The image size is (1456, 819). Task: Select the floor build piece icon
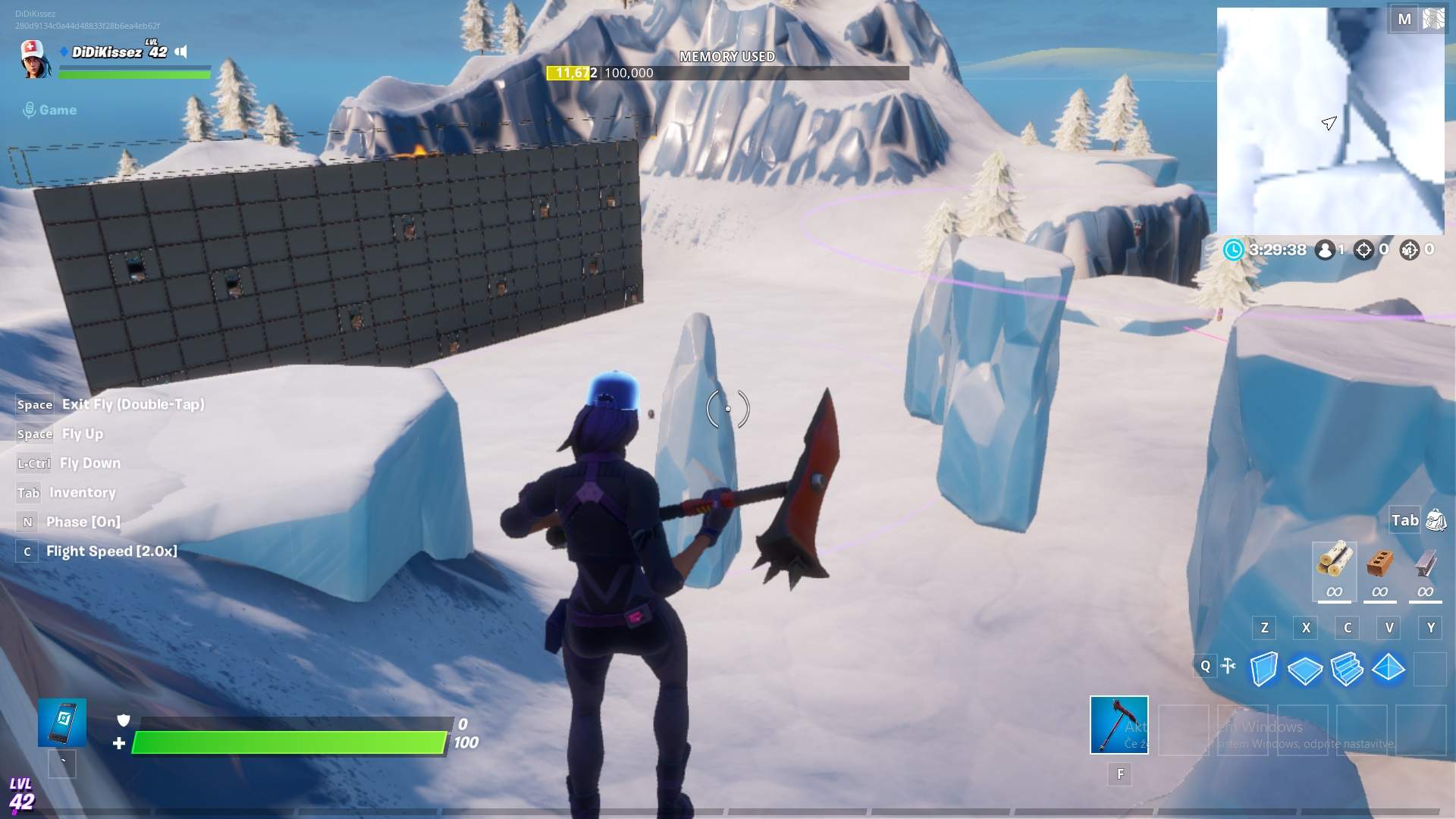coord(1306,670)
